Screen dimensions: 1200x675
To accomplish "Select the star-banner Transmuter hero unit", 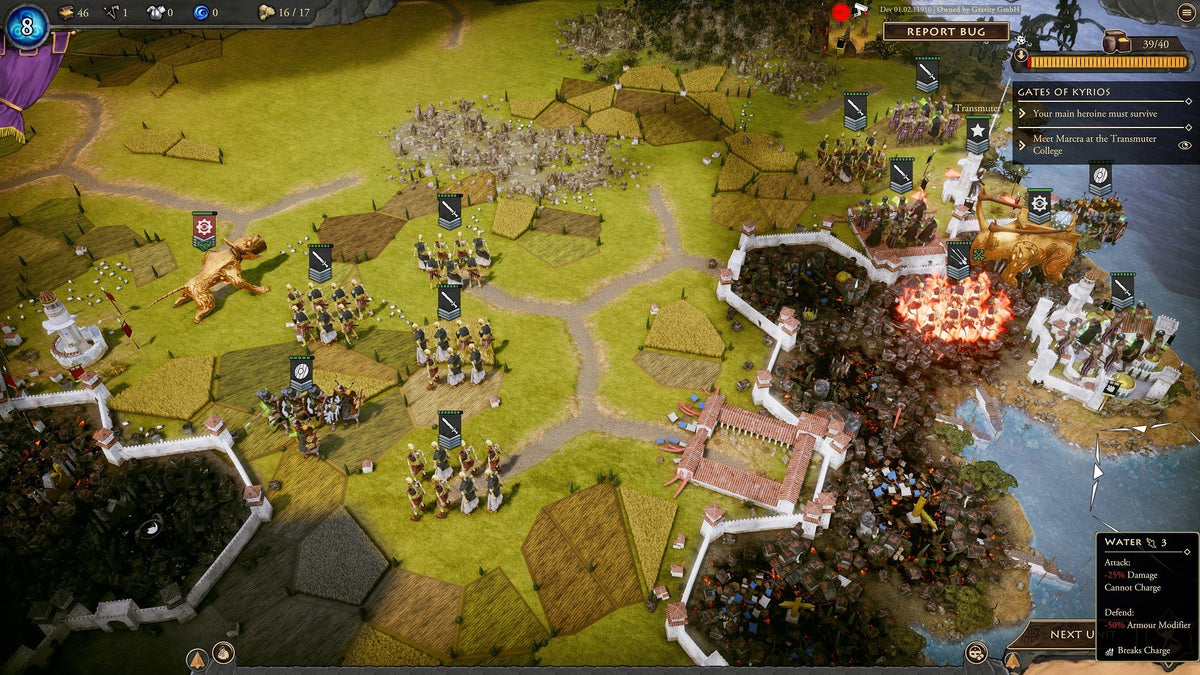I will tap(977, 133).
